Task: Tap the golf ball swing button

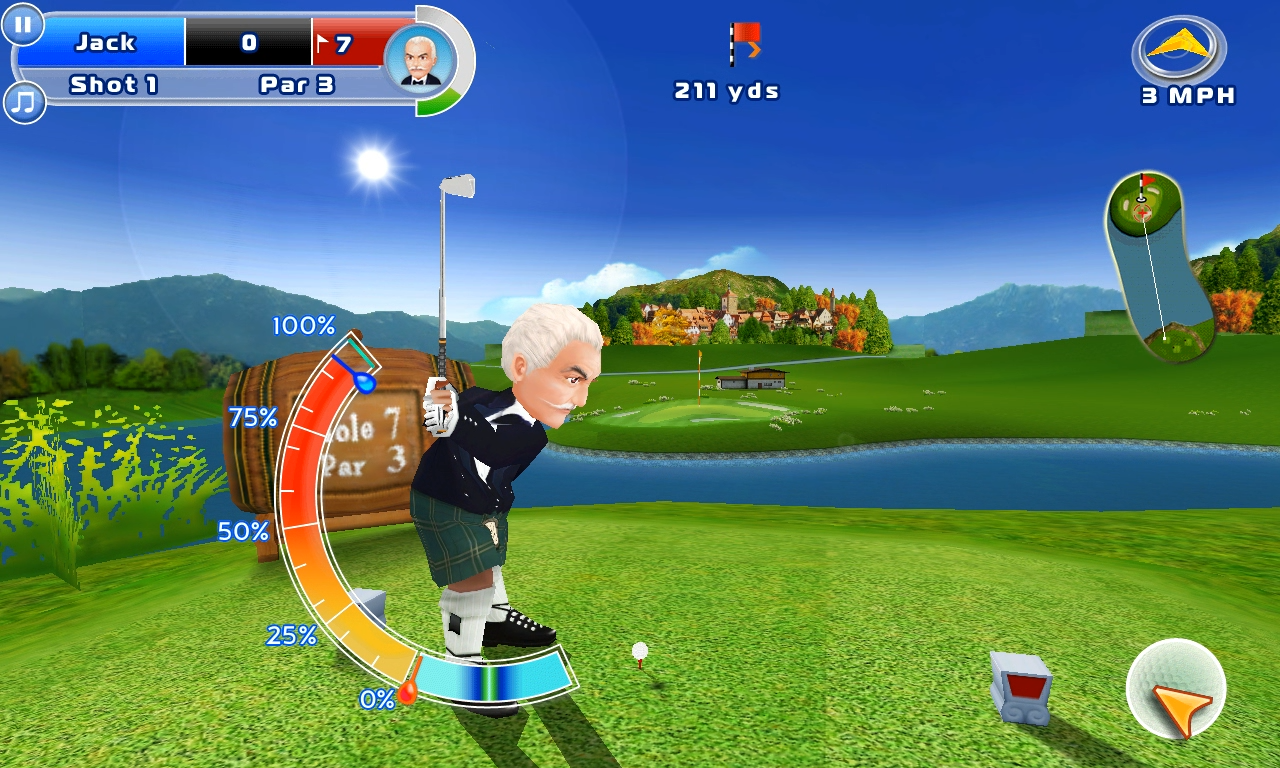Action: (x=1176, y=689)
